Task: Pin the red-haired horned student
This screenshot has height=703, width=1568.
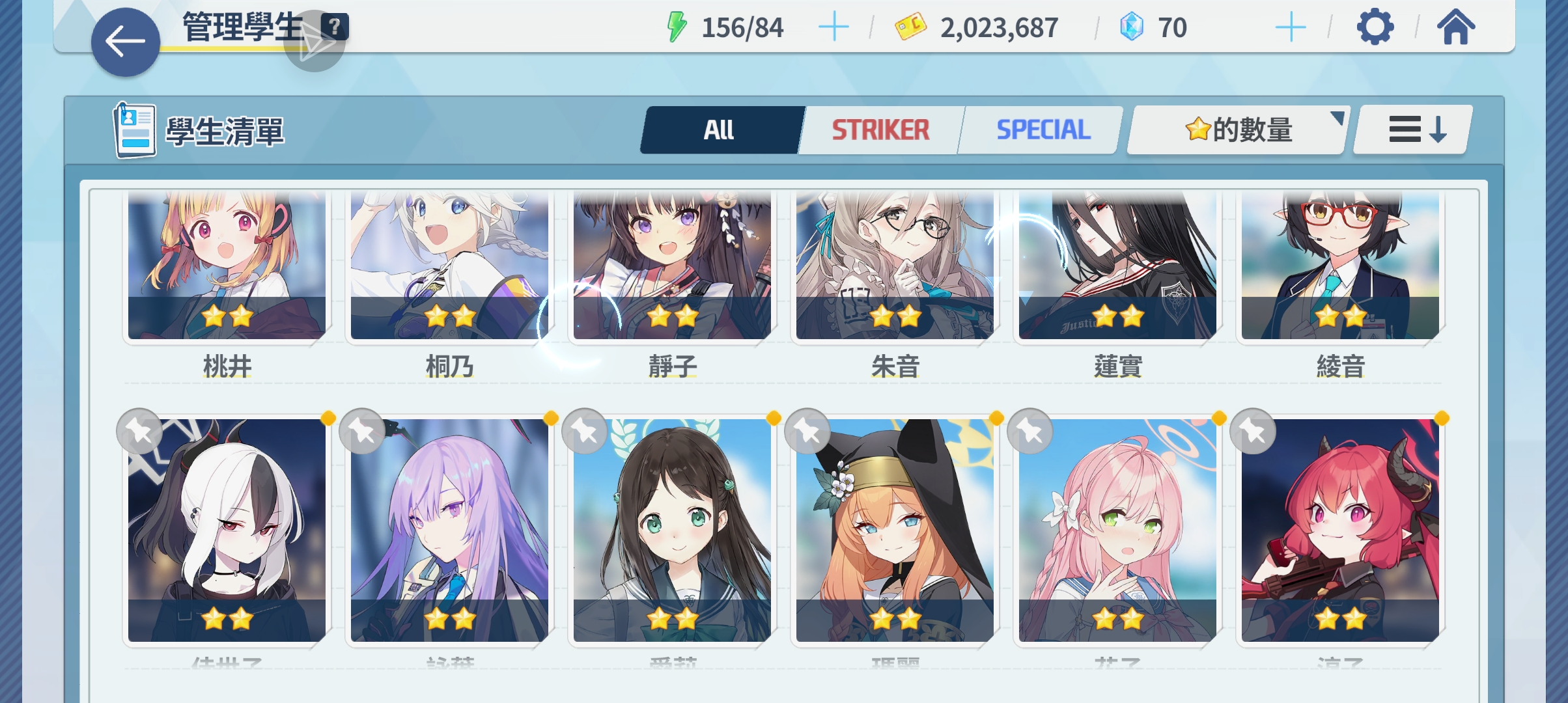Action: 1253,431
